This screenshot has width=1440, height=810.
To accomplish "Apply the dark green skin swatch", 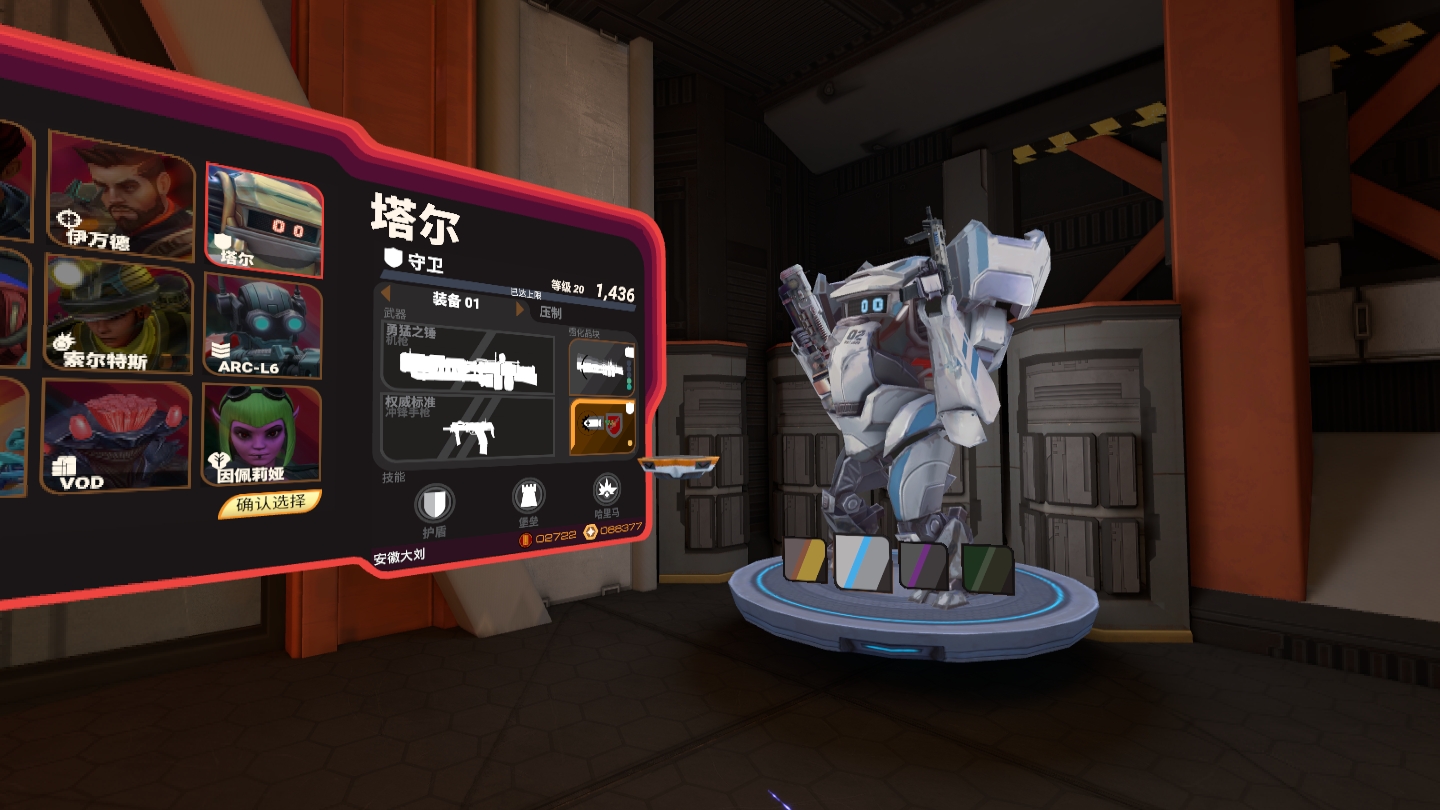I will [987, 568].
